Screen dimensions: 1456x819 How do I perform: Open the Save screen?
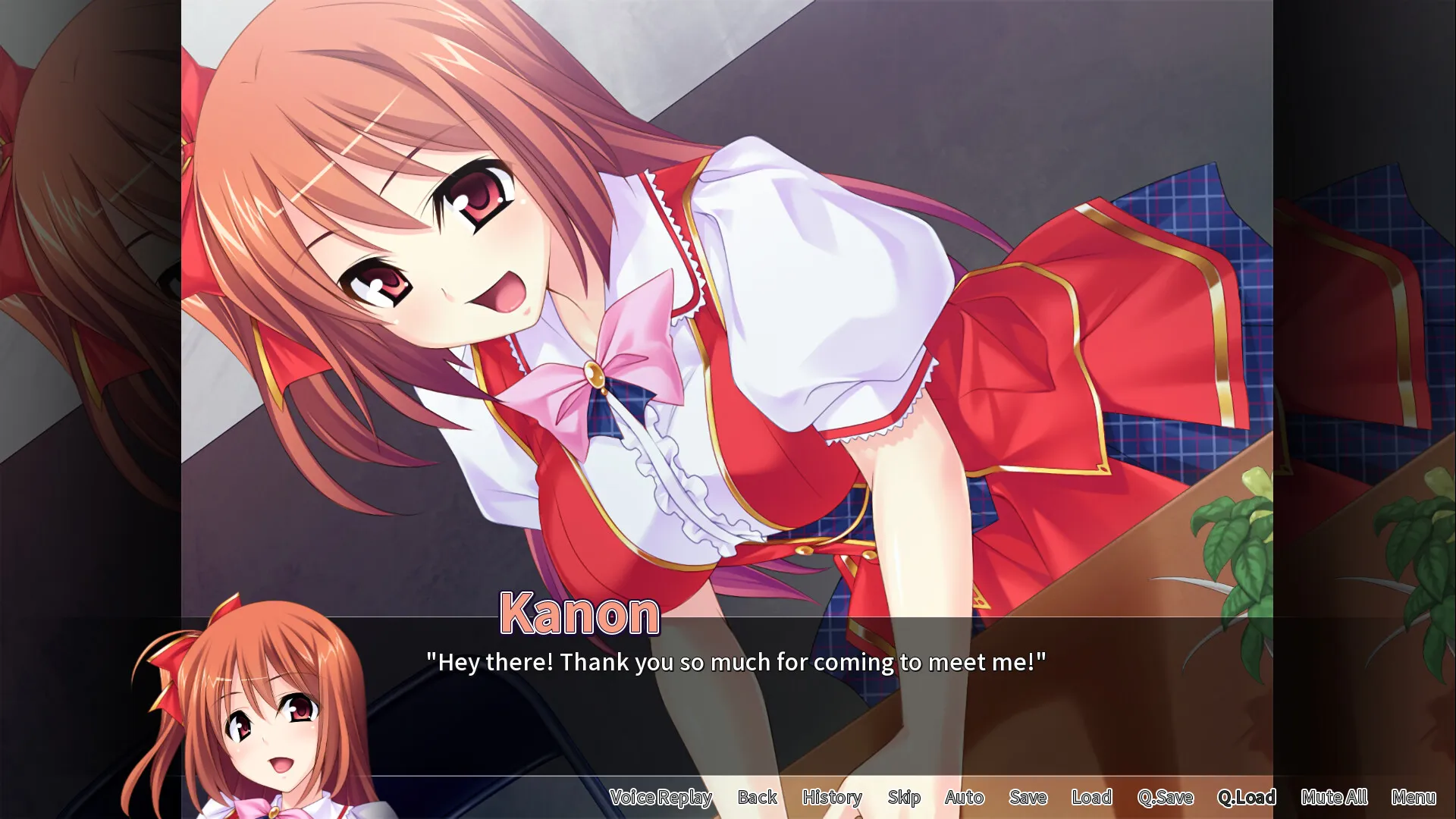(1028, 797)
